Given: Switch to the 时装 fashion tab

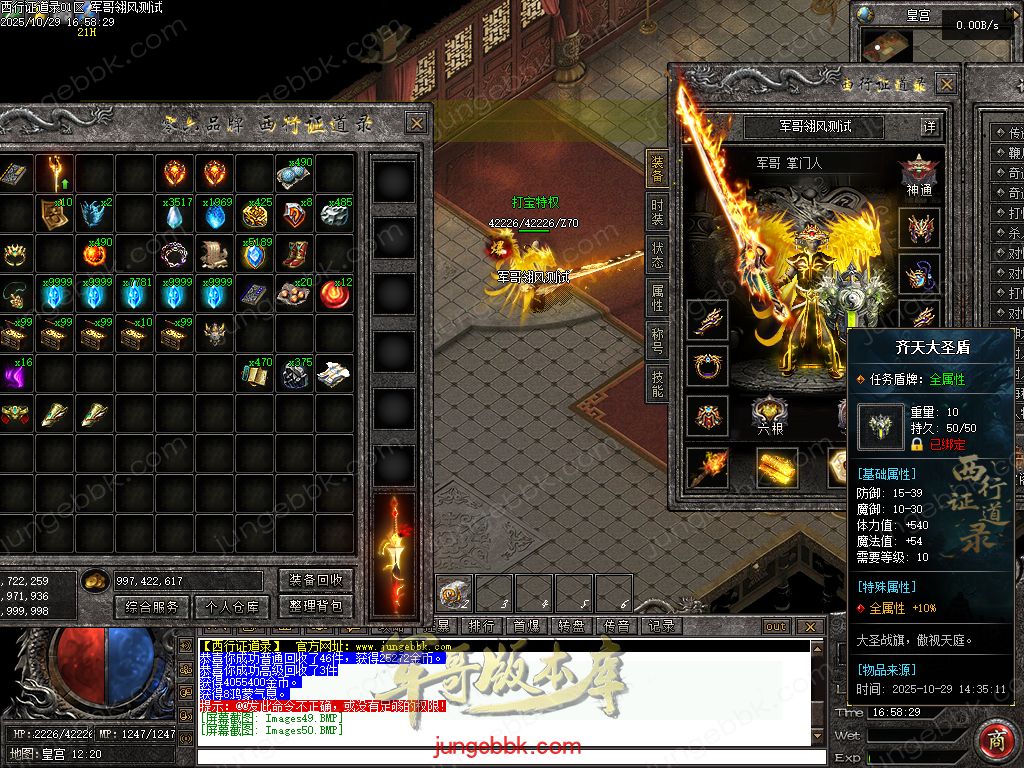Looking at the screenshot, I should click(657, 213).
